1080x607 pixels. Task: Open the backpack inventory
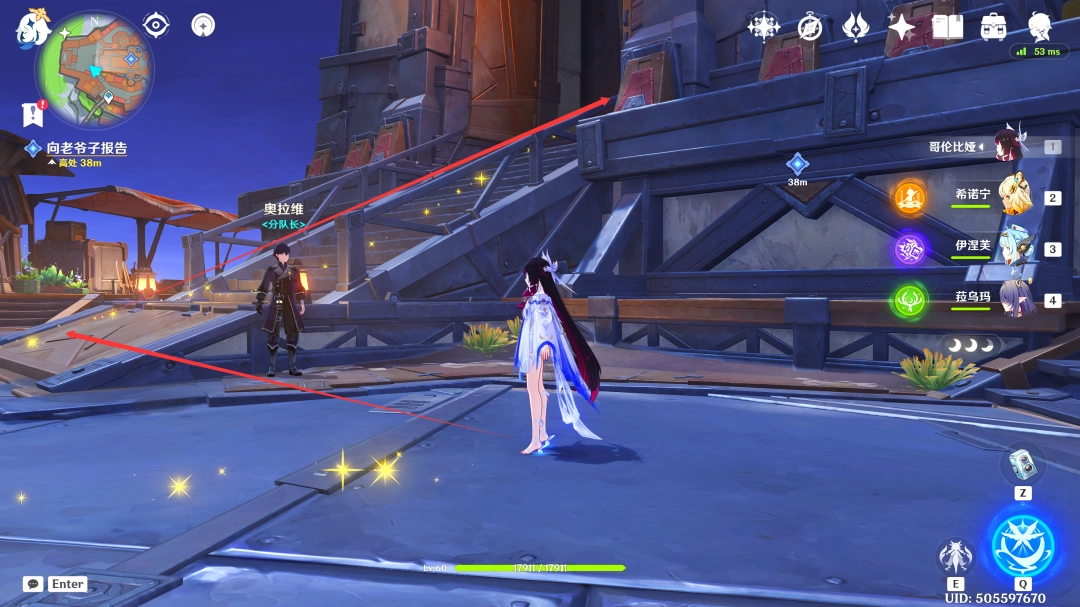[993, 27]
